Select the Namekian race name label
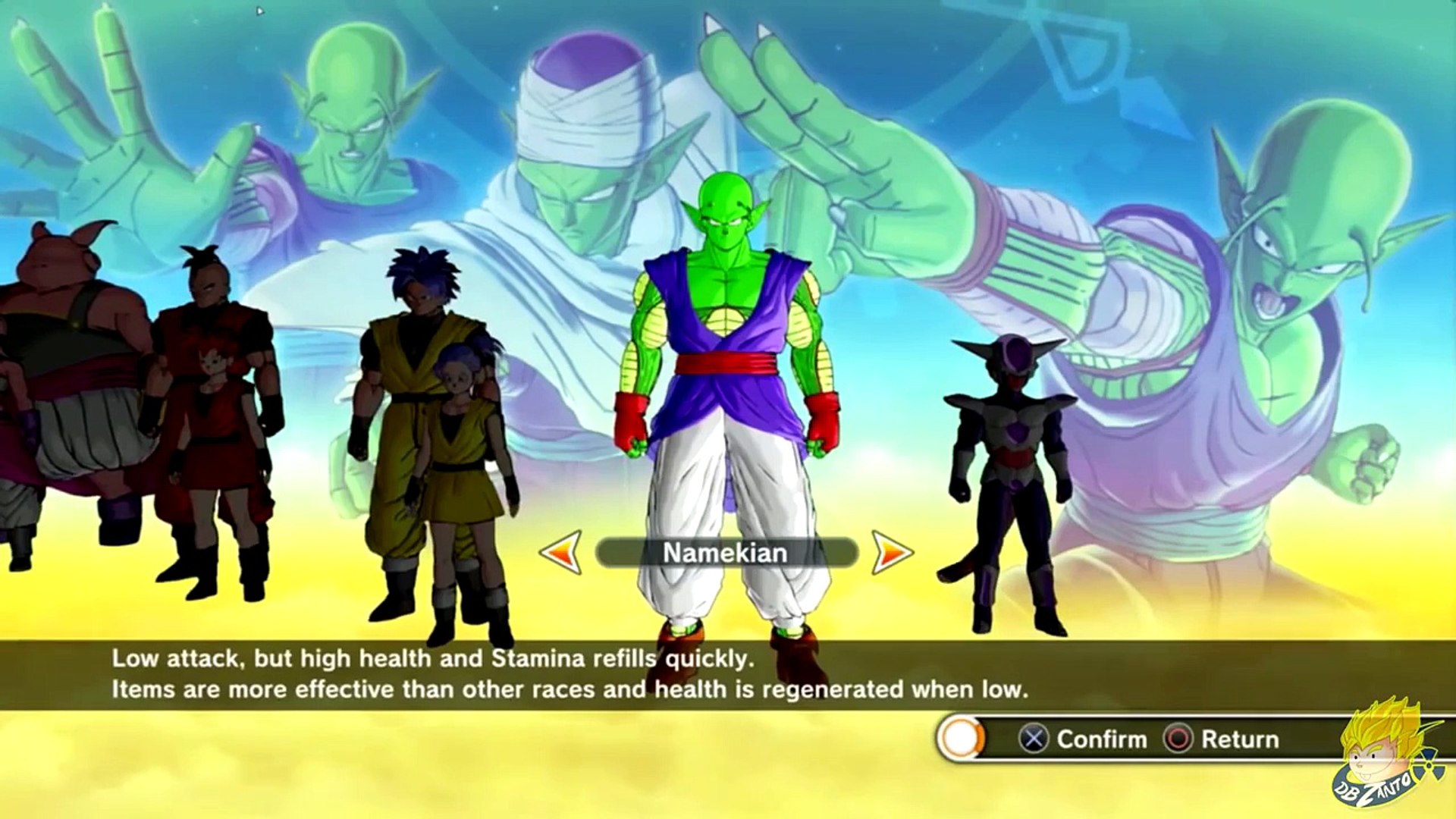Image resolution: width=1456 pixels, height=819 pixels. coord(726,553)
